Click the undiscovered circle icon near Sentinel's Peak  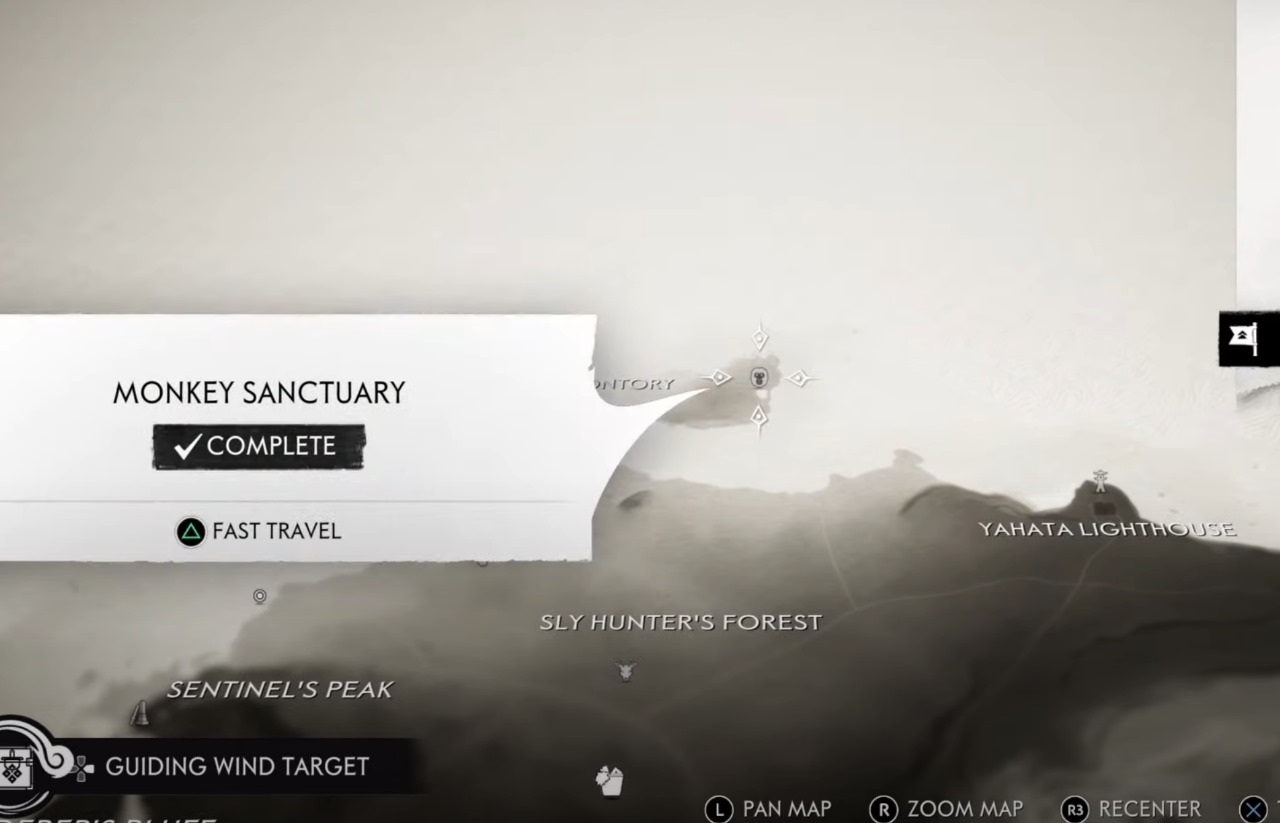click(x=260, y=597)
